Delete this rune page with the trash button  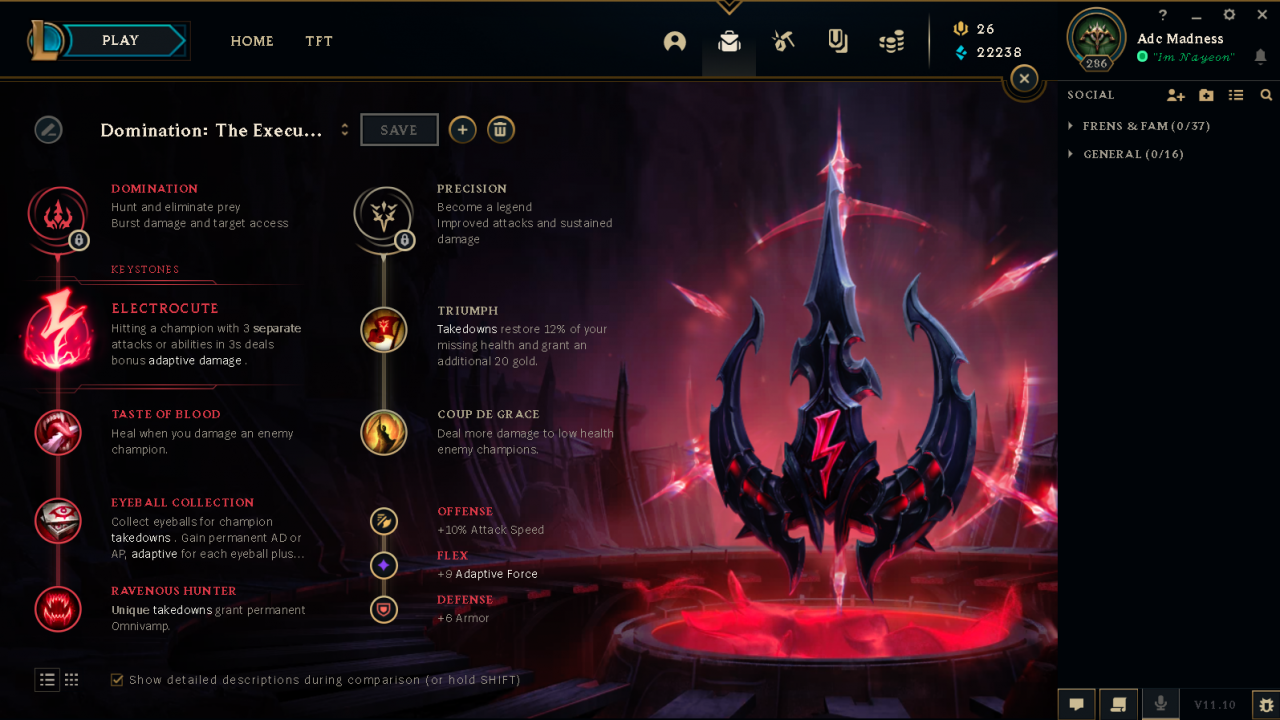coord(501,129)
